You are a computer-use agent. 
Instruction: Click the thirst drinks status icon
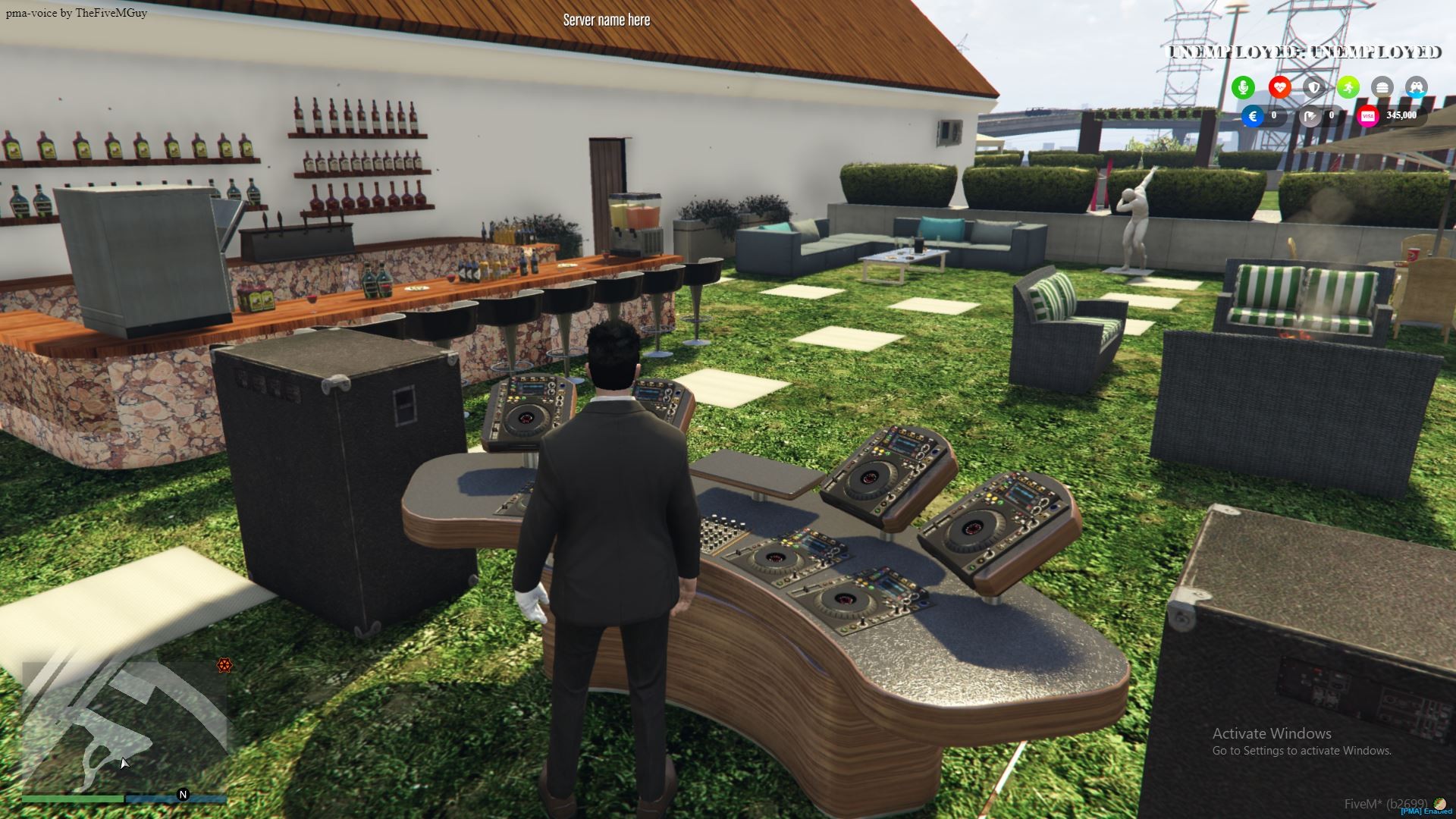tap(1417, 87)
